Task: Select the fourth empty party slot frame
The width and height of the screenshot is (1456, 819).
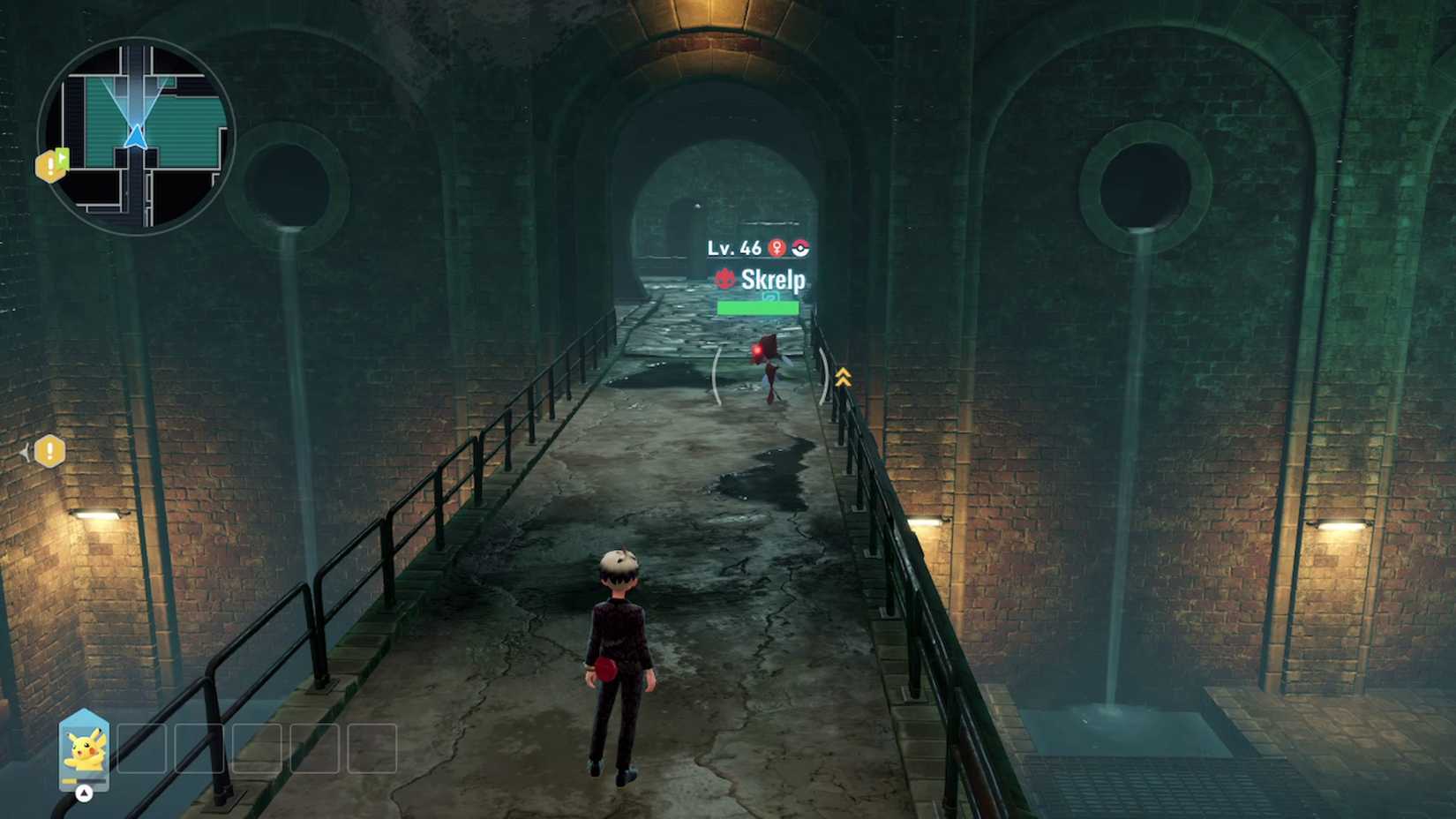Action: 315,748
